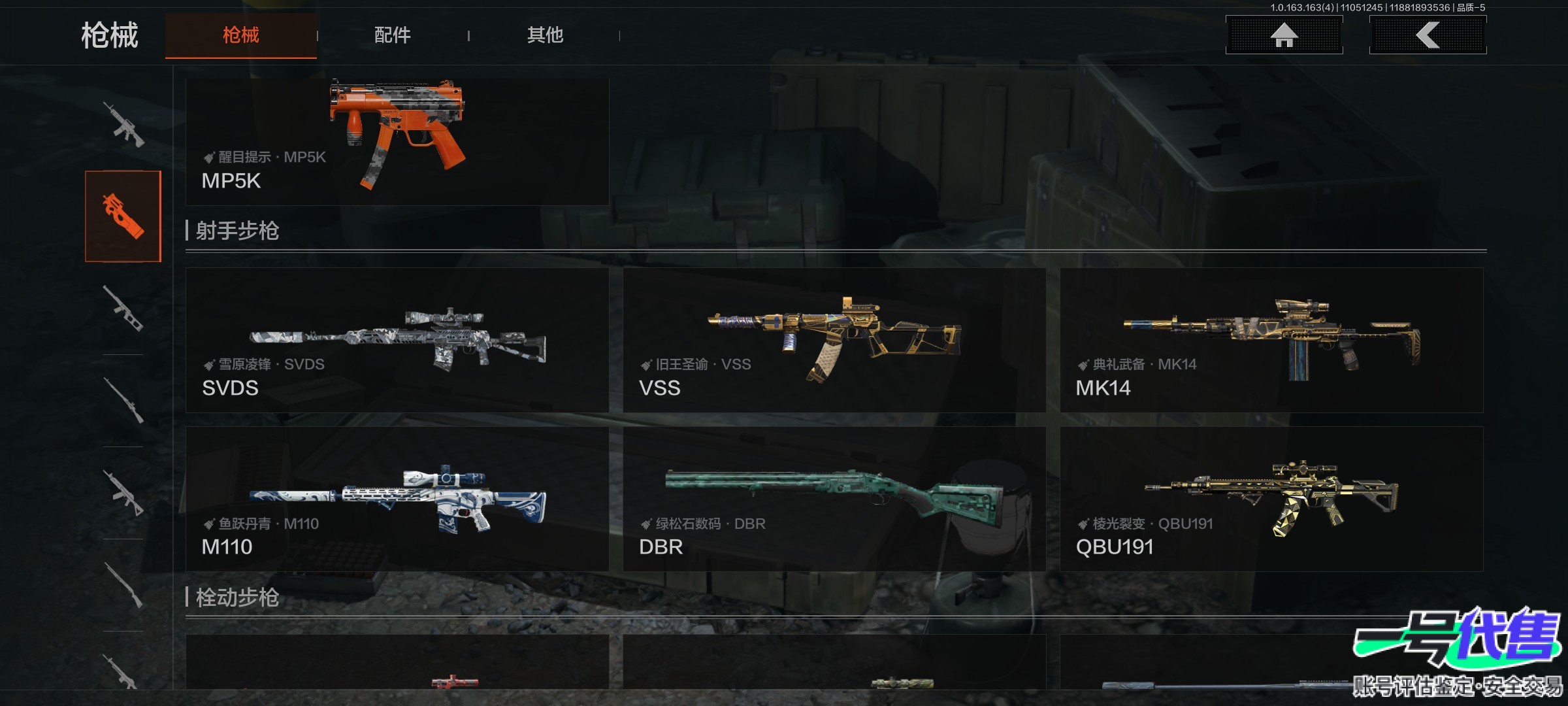This screenshot has height=706, width=1568.
Task: Choose the SVDS snow camo rifle card
Action: tap(397, 340)
